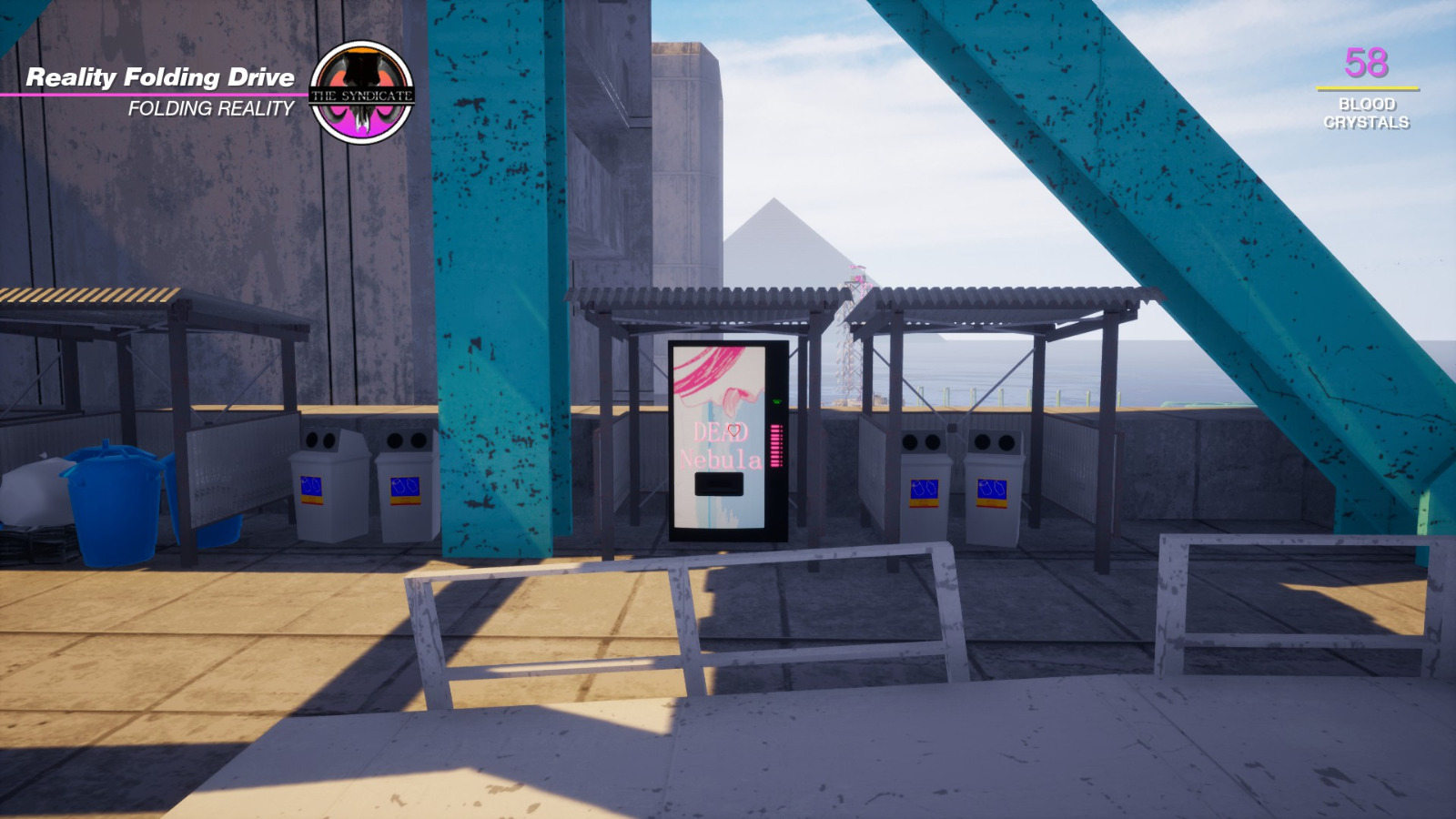Toggle the lid of the bin beside the right canopy
Viewport: 1456px width, 819px height.
pyautogui.click(x=992, y=441)
